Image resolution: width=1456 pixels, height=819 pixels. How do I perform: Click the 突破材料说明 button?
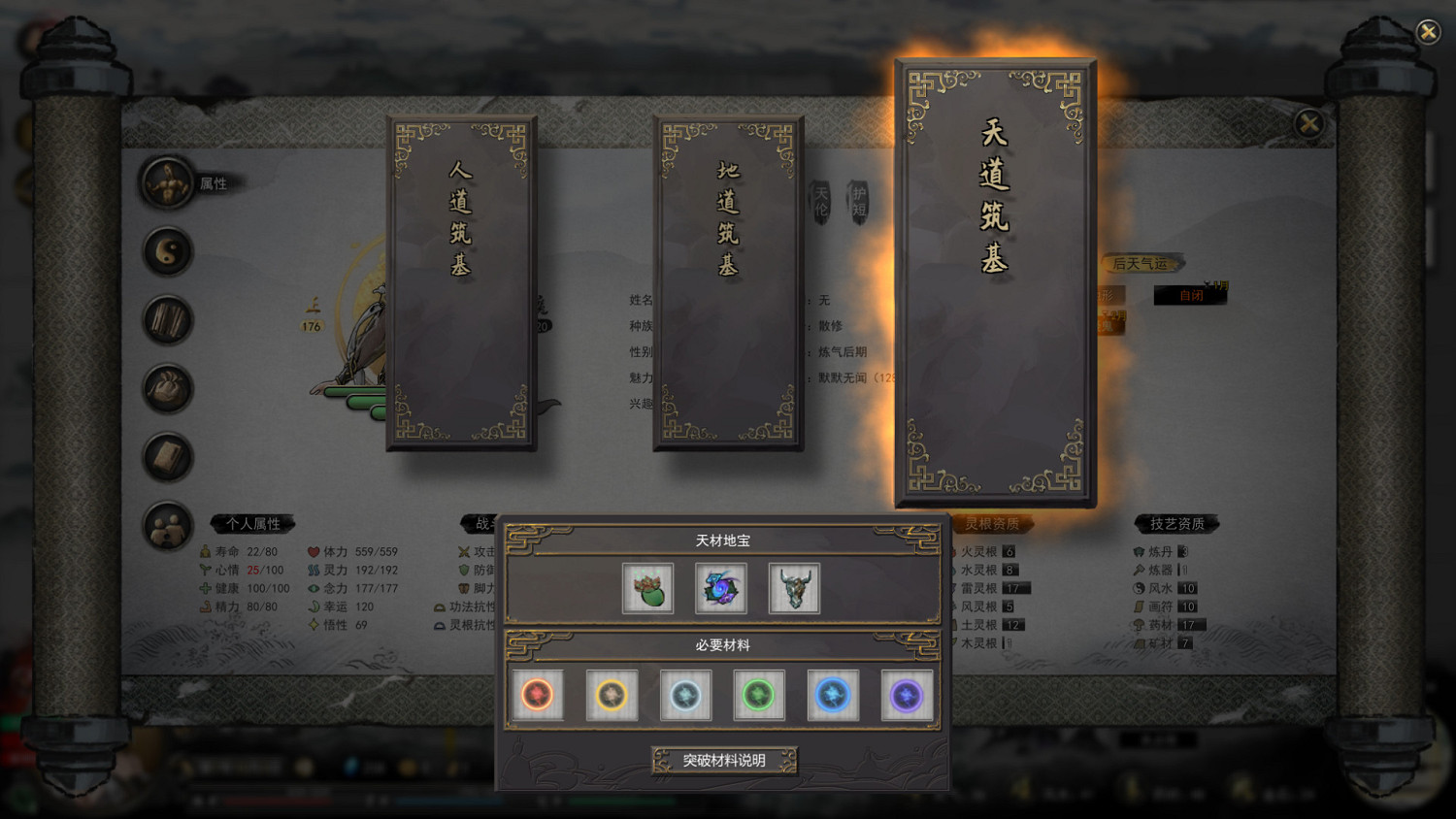pyautogui.click(x=724, y=761)
